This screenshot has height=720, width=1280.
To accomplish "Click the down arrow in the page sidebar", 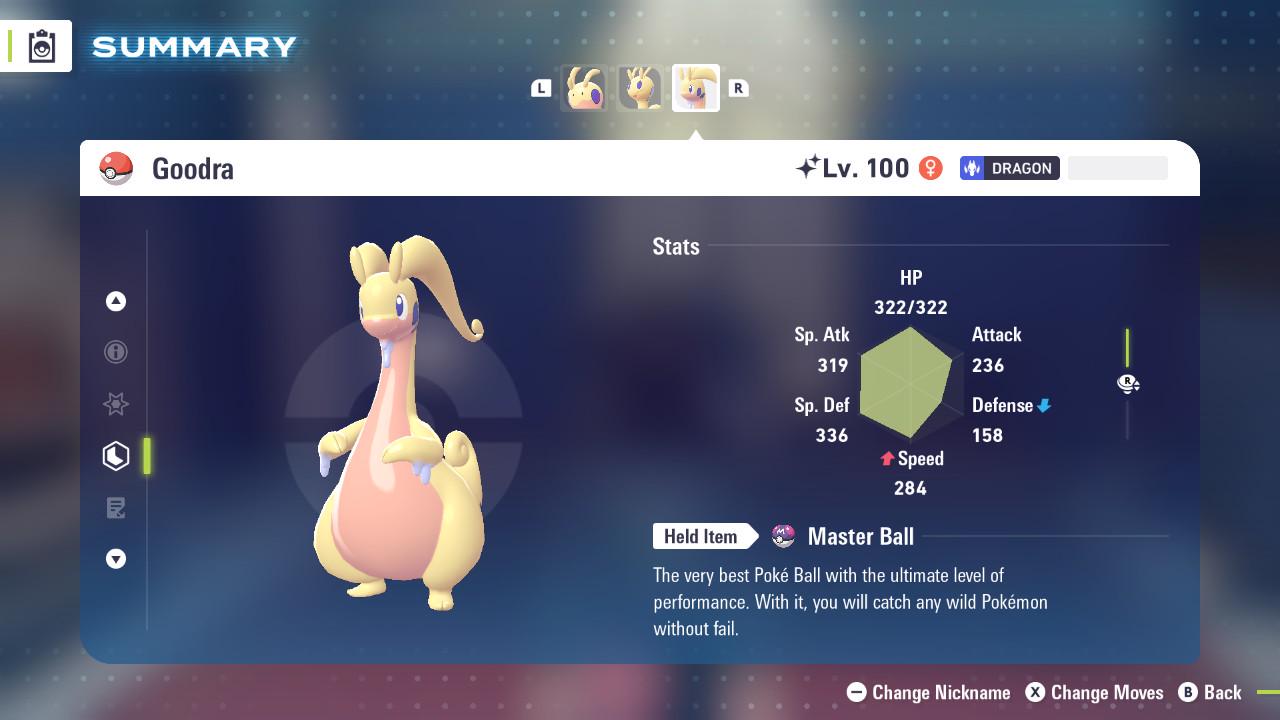I will click(116, 559).
